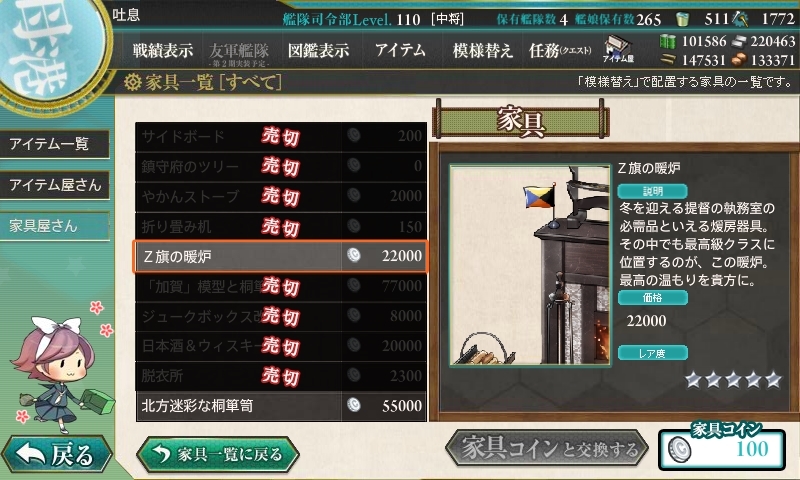Click the Z旗の暖炉 preview image
Screen dimensions: 800x480
point(530,265)
